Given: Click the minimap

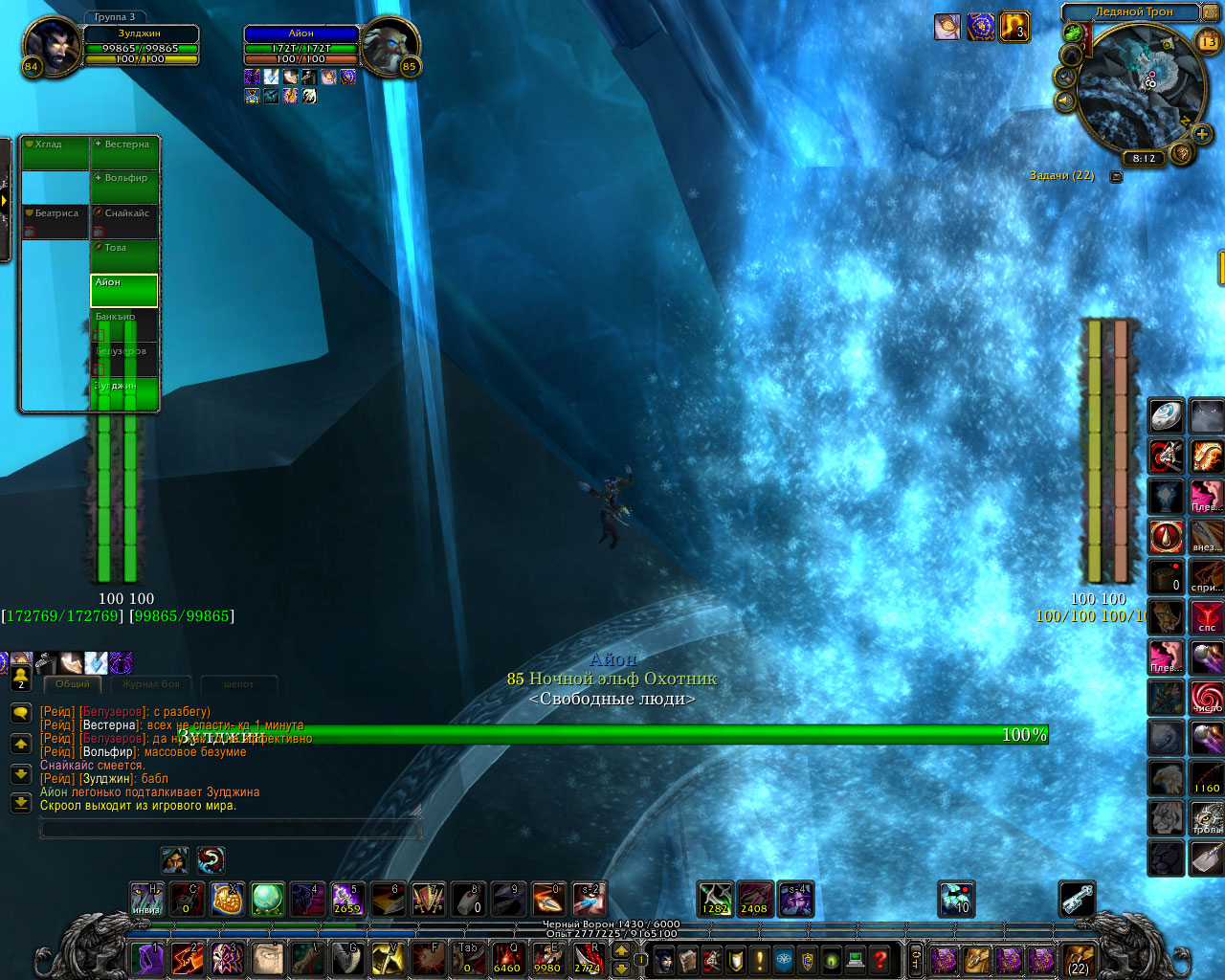Looking at the screenshot, I should 1139,88.
